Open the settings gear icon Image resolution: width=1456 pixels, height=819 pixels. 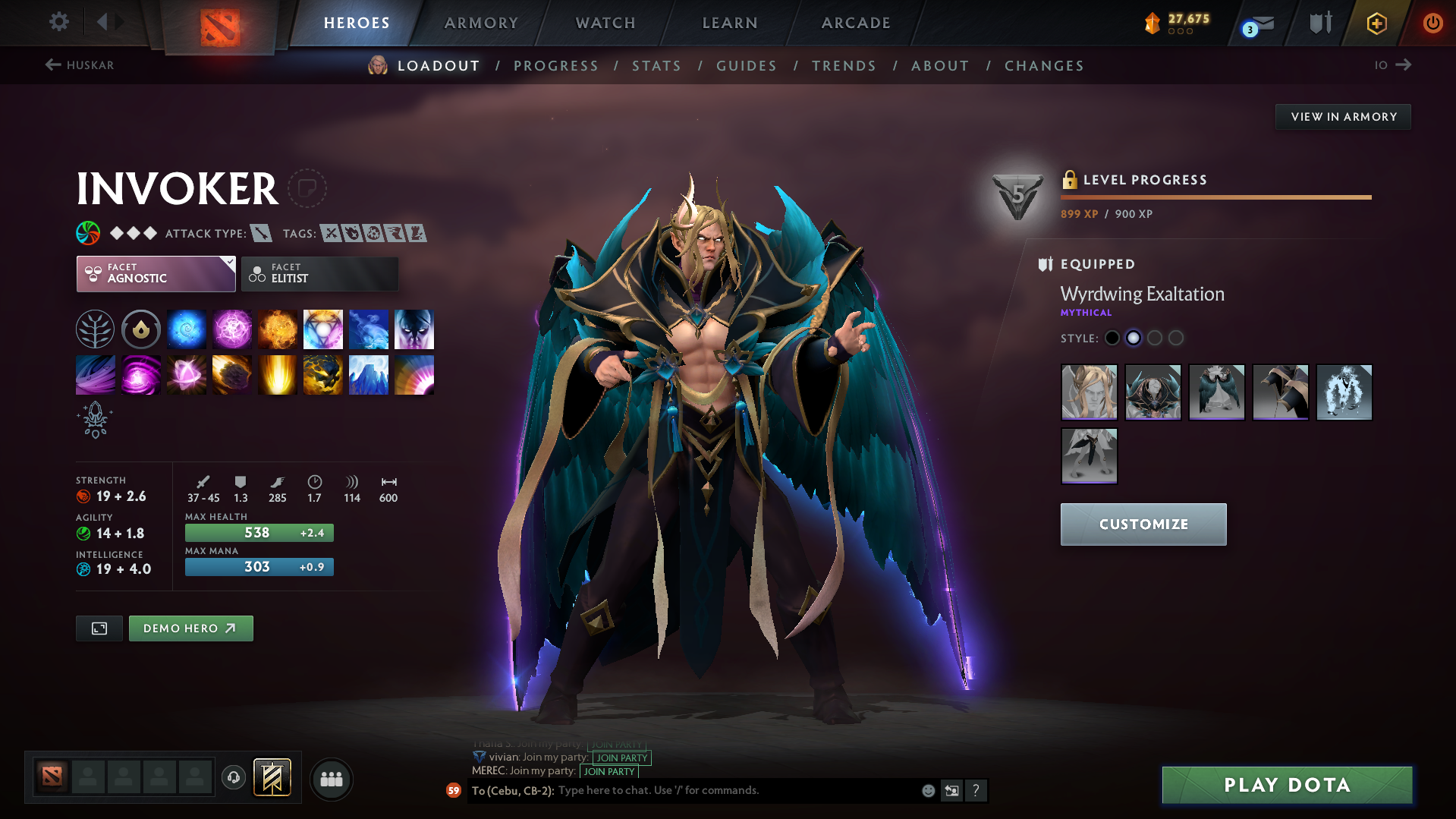click(58, 22)
